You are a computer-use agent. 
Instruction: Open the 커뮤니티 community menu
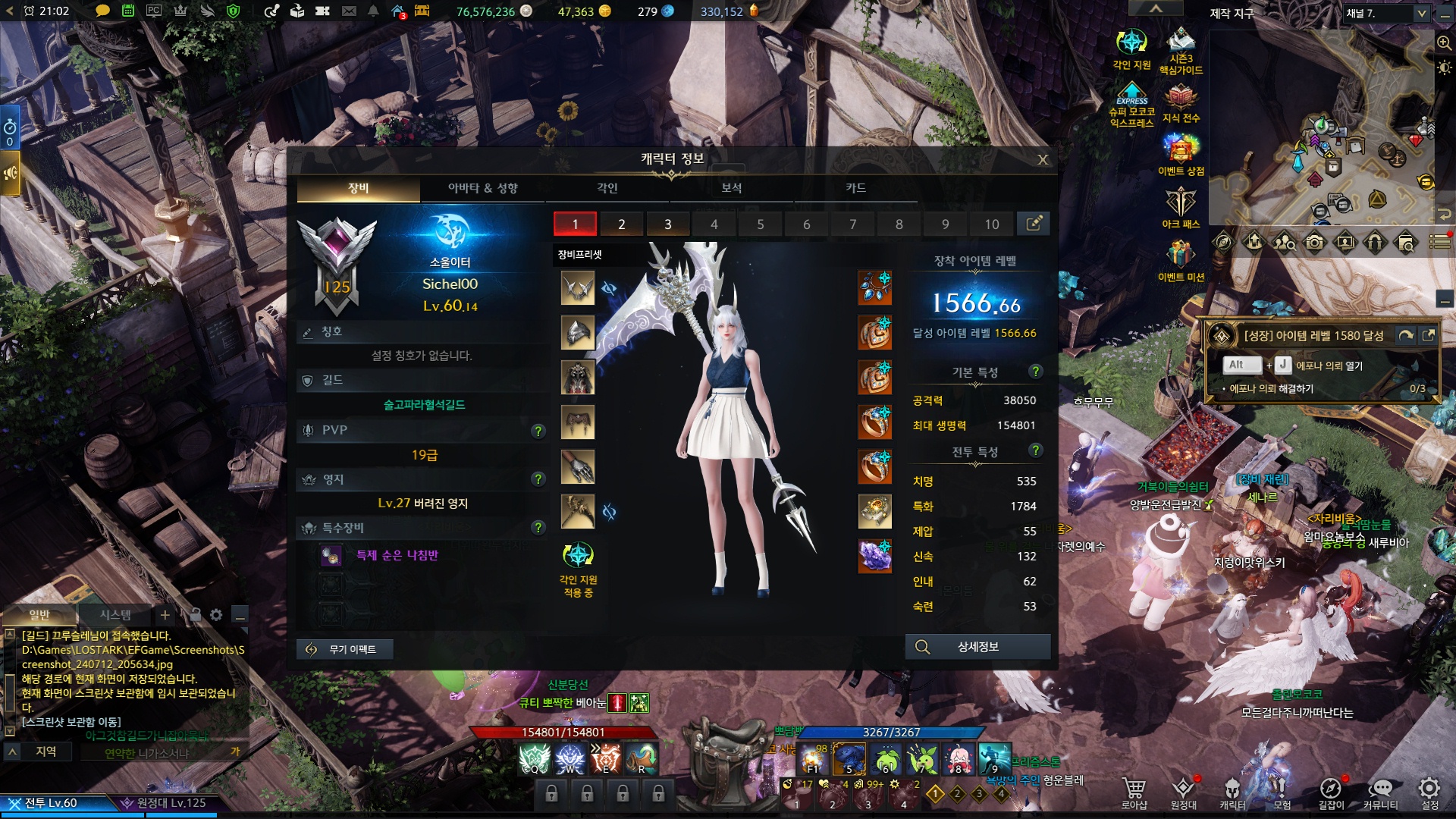(x=1380, y=792)
